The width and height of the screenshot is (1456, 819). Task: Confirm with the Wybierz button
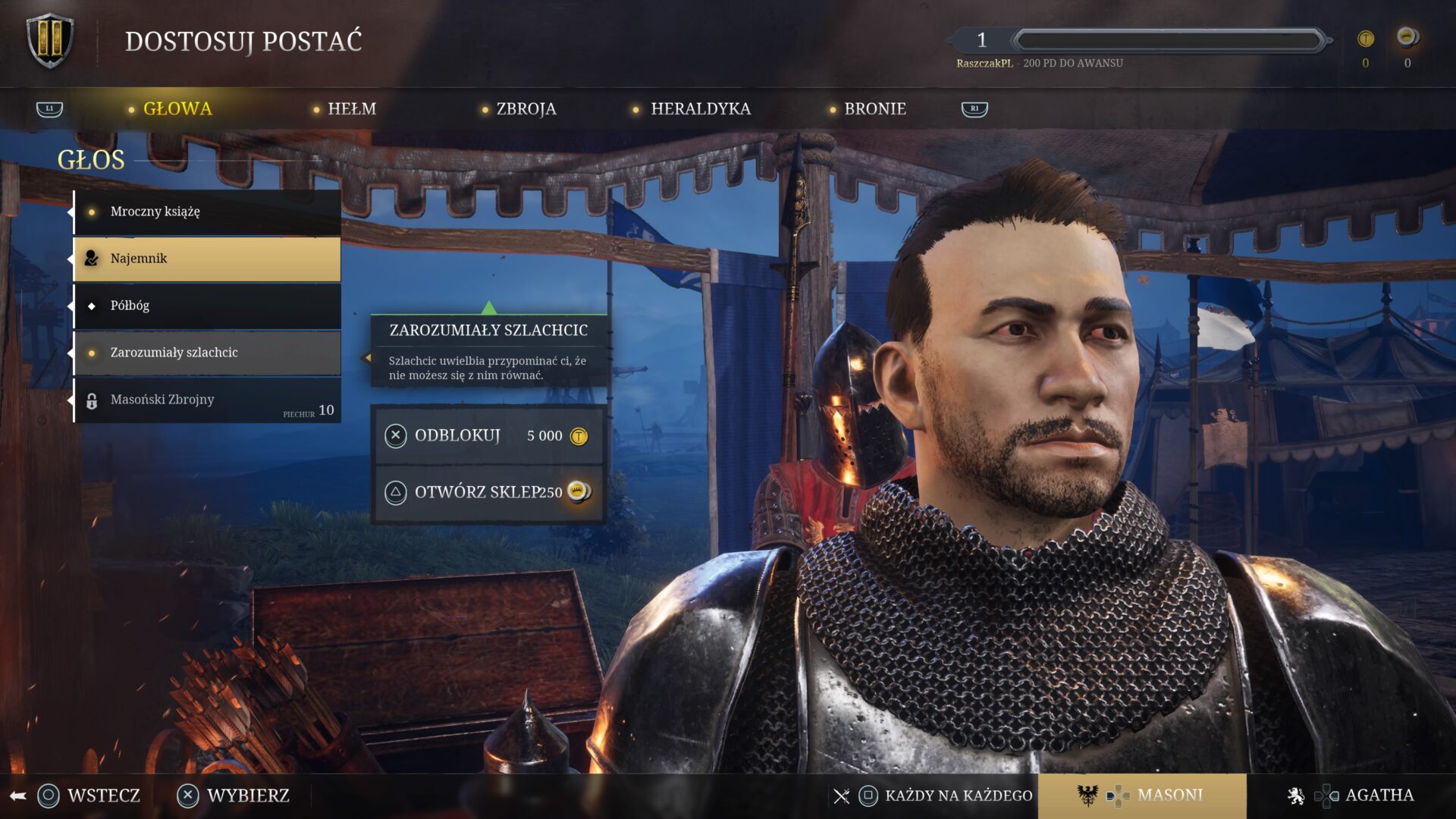(234, 795)
